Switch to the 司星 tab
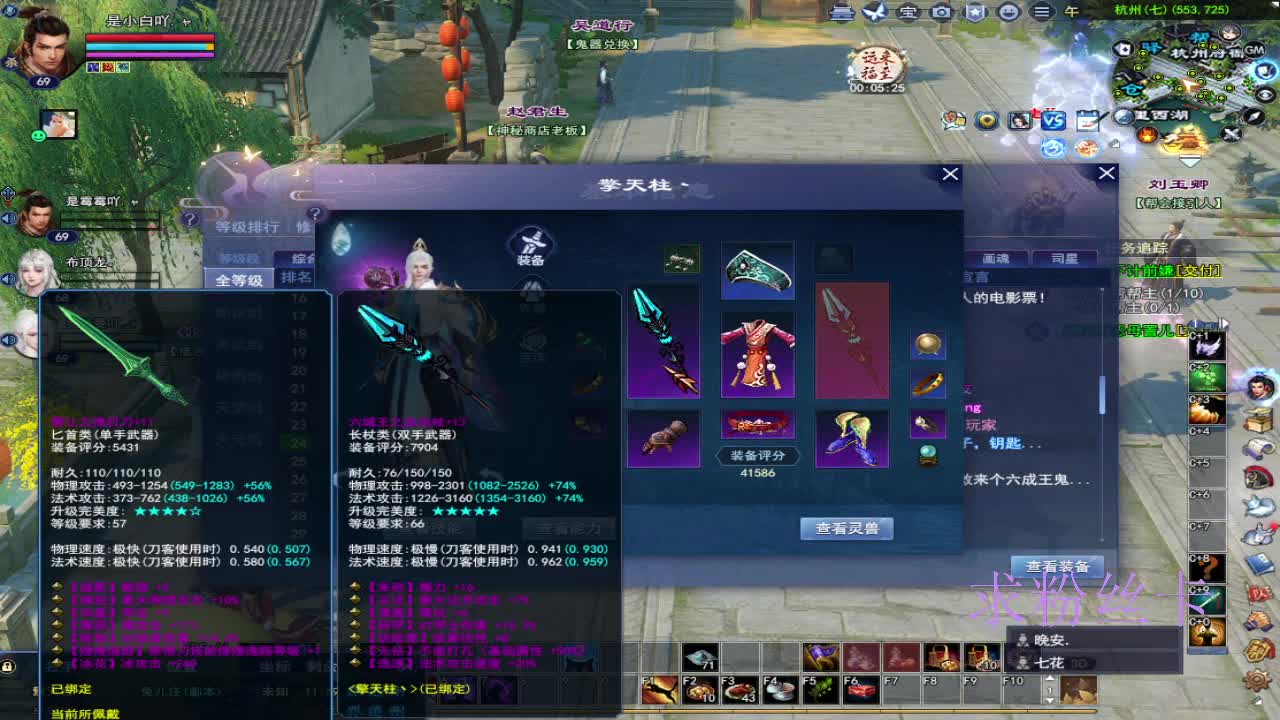The image size is (1280, 720). tap(1066, 258)
